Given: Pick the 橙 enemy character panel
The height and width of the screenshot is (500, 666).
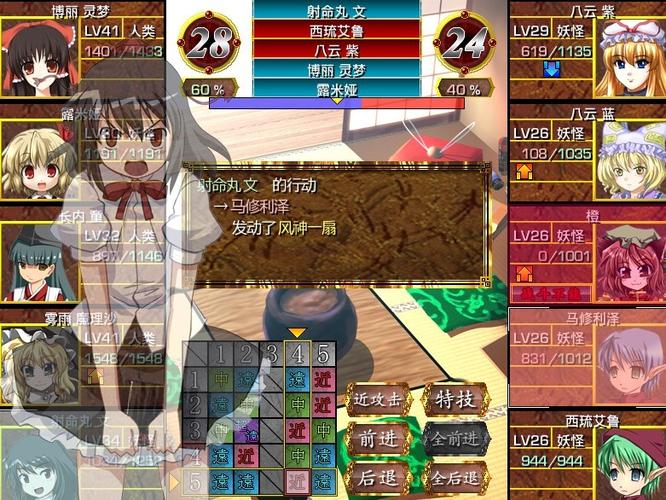Looking at the screenshot, I should tap(587, 255).
